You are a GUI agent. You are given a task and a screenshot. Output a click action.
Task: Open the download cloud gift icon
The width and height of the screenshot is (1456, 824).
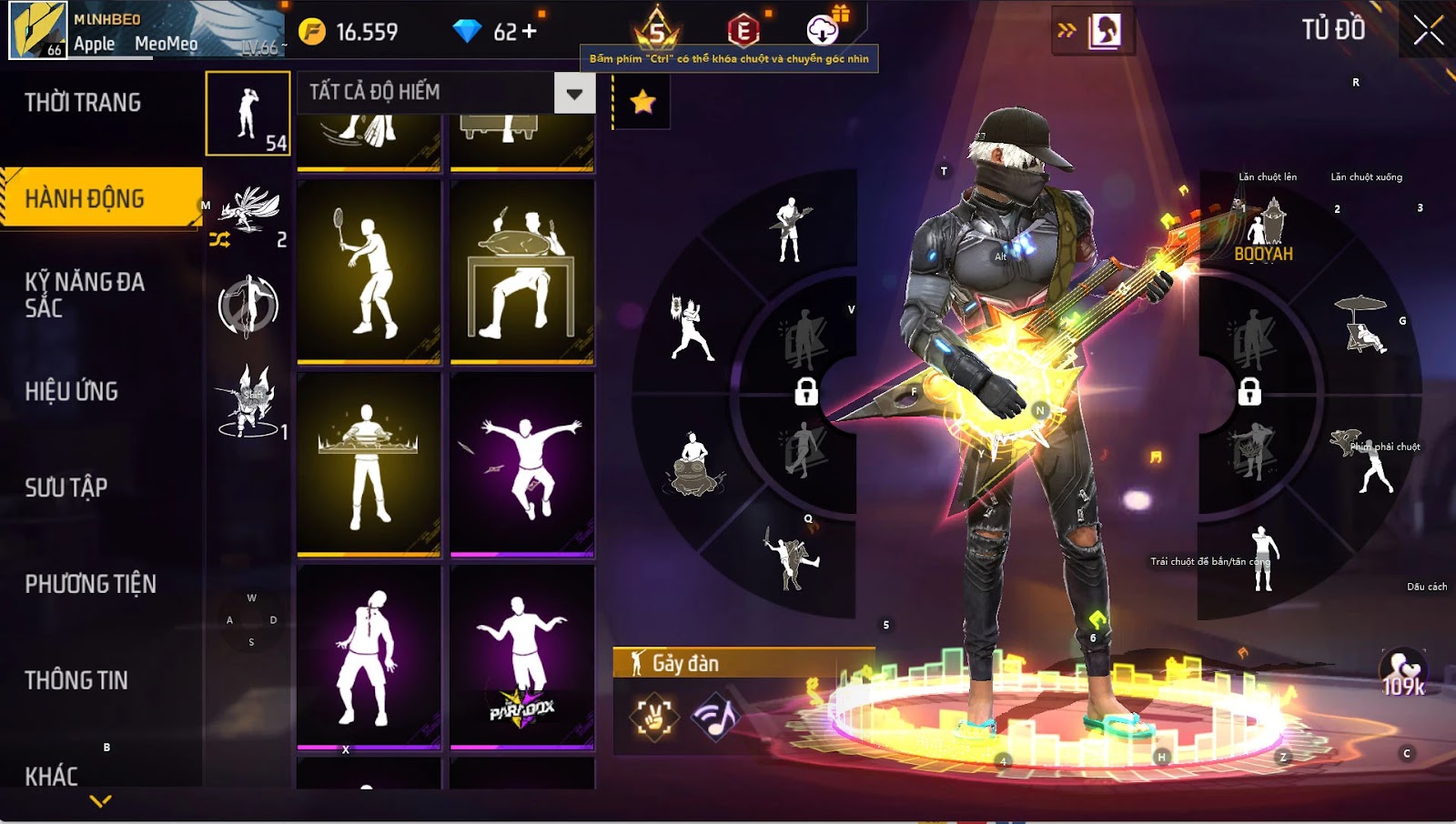click(x=823, y=30)
